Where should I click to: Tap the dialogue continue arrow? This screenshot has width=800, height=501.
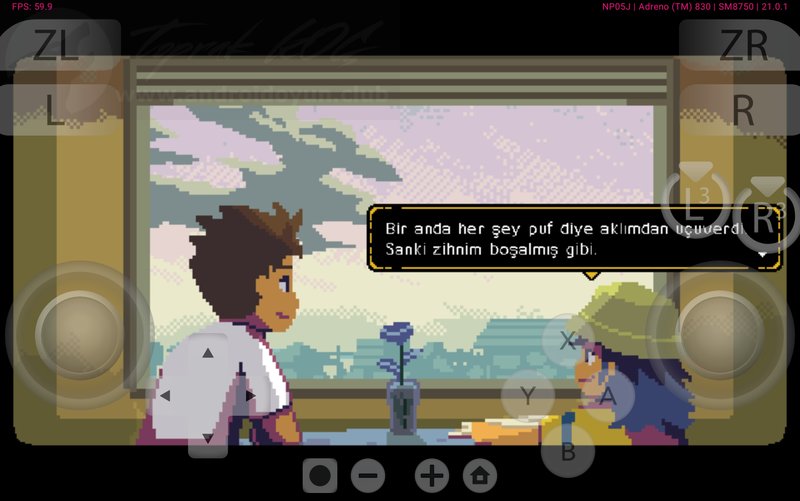765,255
